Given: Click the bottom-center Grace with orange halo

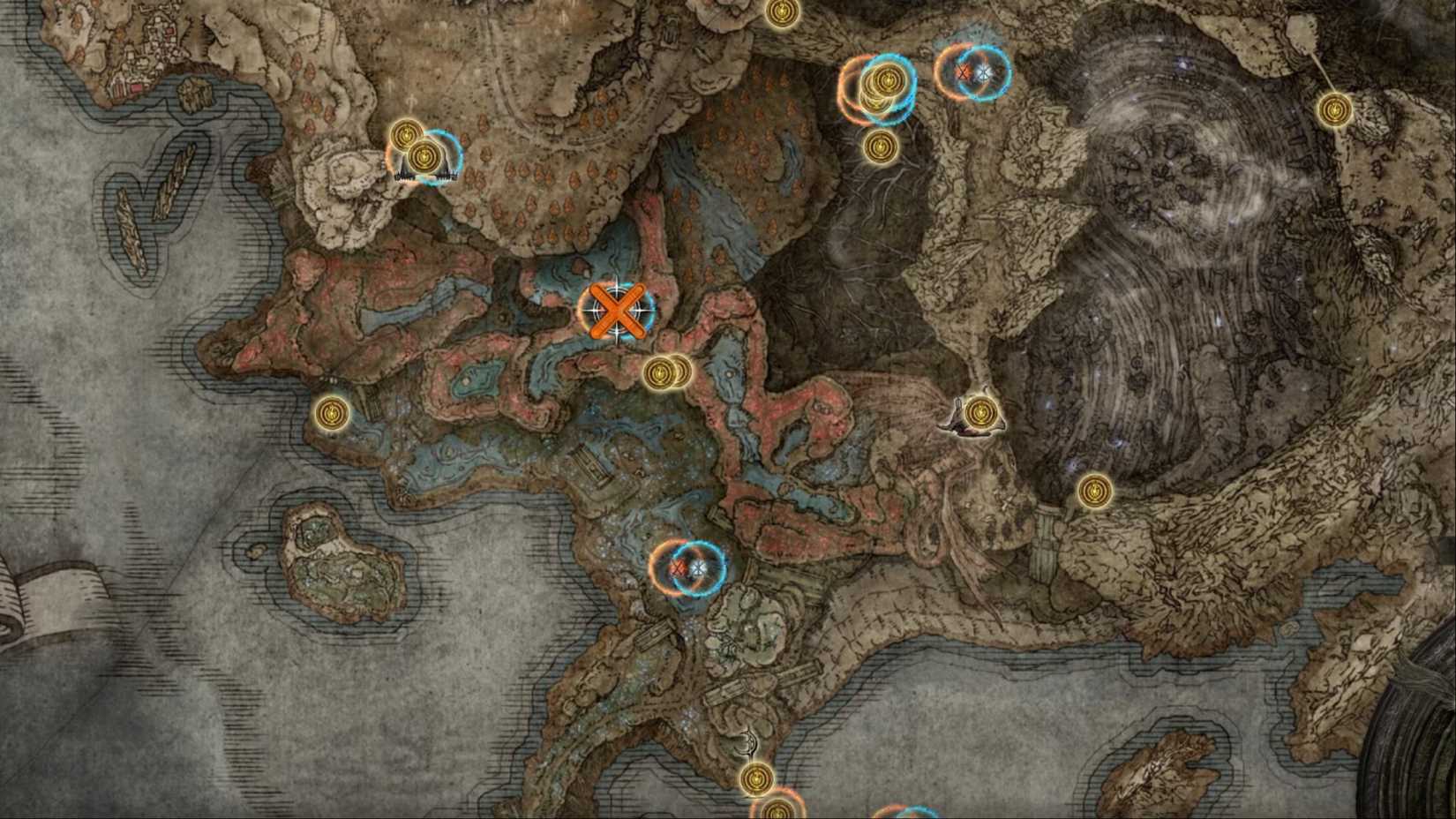Looking at the screenshot, I should pos(779,812).
